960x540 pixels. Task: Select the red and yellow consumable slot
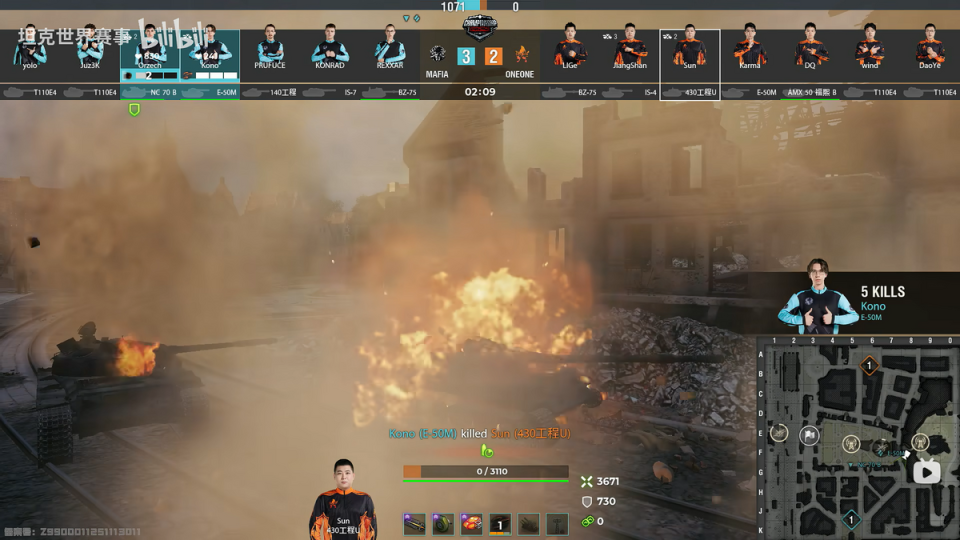471,523
